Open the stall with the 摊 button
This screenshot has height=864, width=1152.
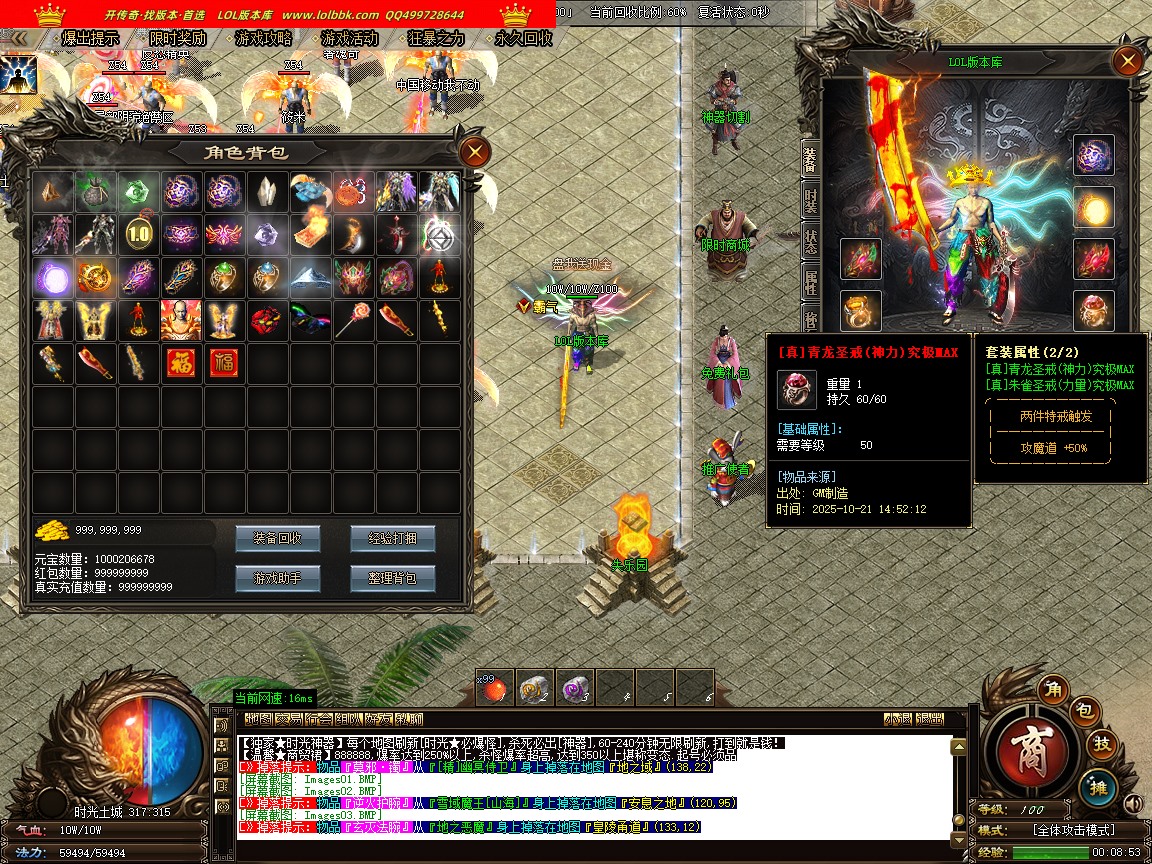[x=1097, y=785]
